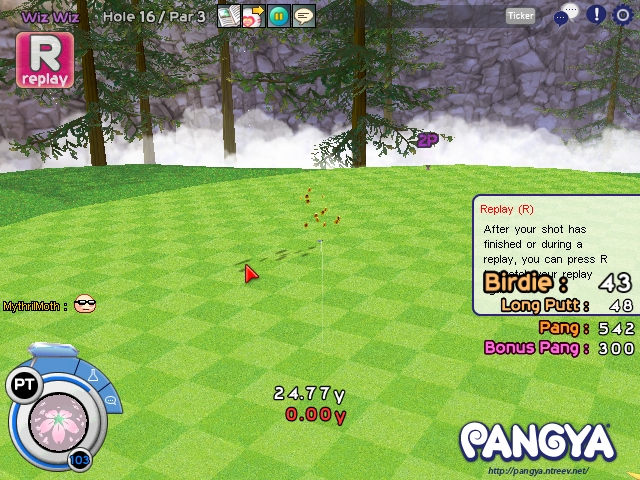640x480 pixels.
Task: Open the scorecard book icon
Action: coord(229,16)
